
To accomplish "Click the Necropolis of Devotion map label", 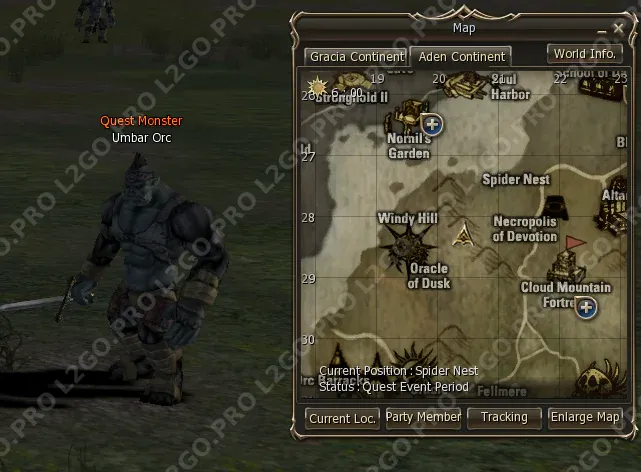I will (x=525, y=229).
